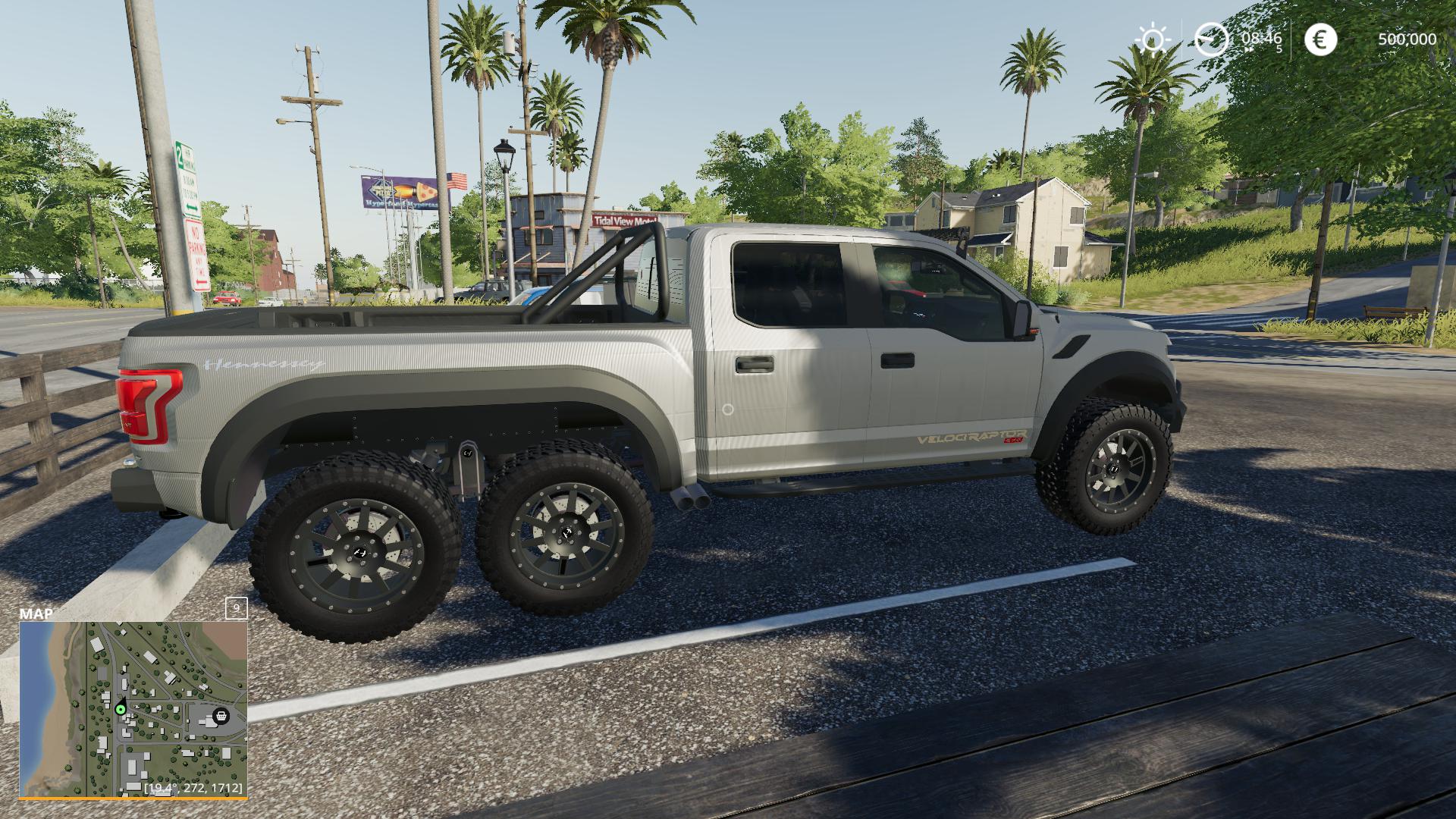Click the euro money icon
This screenshot has height=819, width=1456.
[x=1320, y=39]
